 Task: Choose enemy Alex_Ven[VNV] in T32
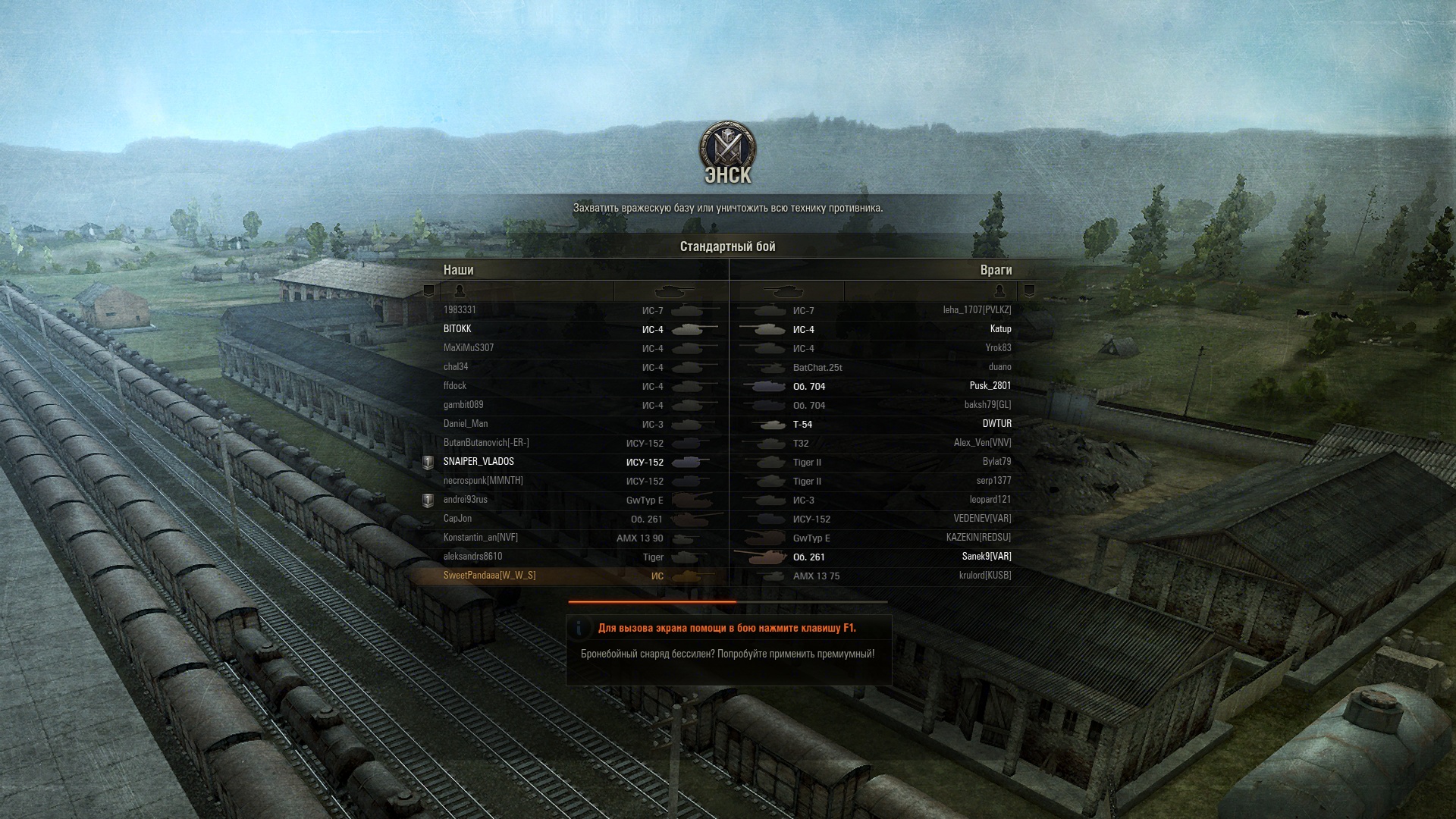[x=982, y=443]
